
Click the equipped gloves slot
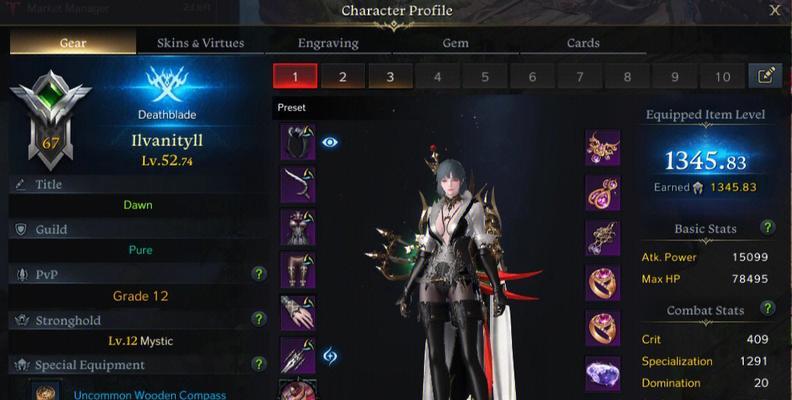coord(298,312)
